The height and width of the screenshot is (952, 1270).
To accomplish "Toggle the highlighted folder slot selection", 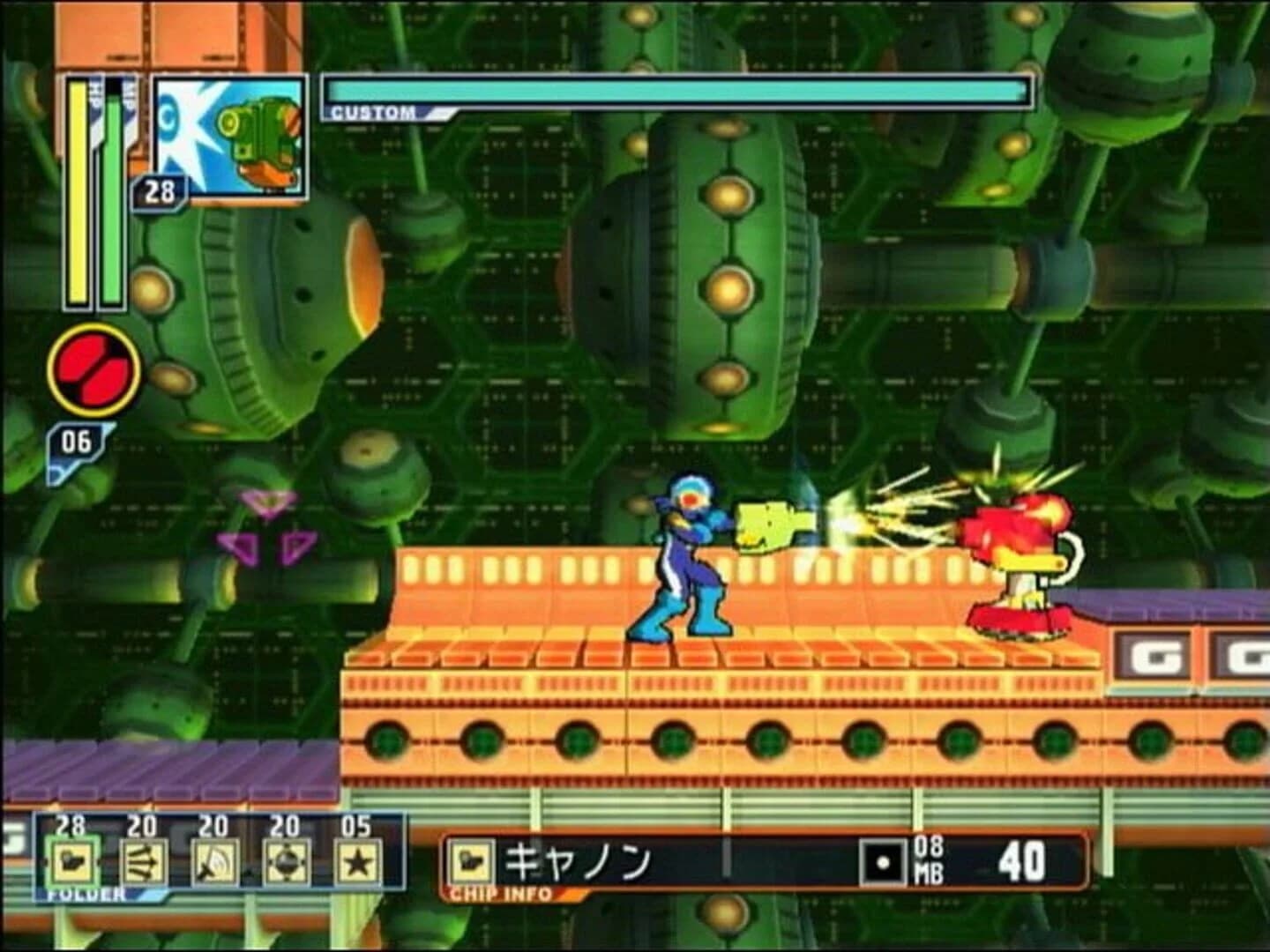I will [x=72, y=860].
